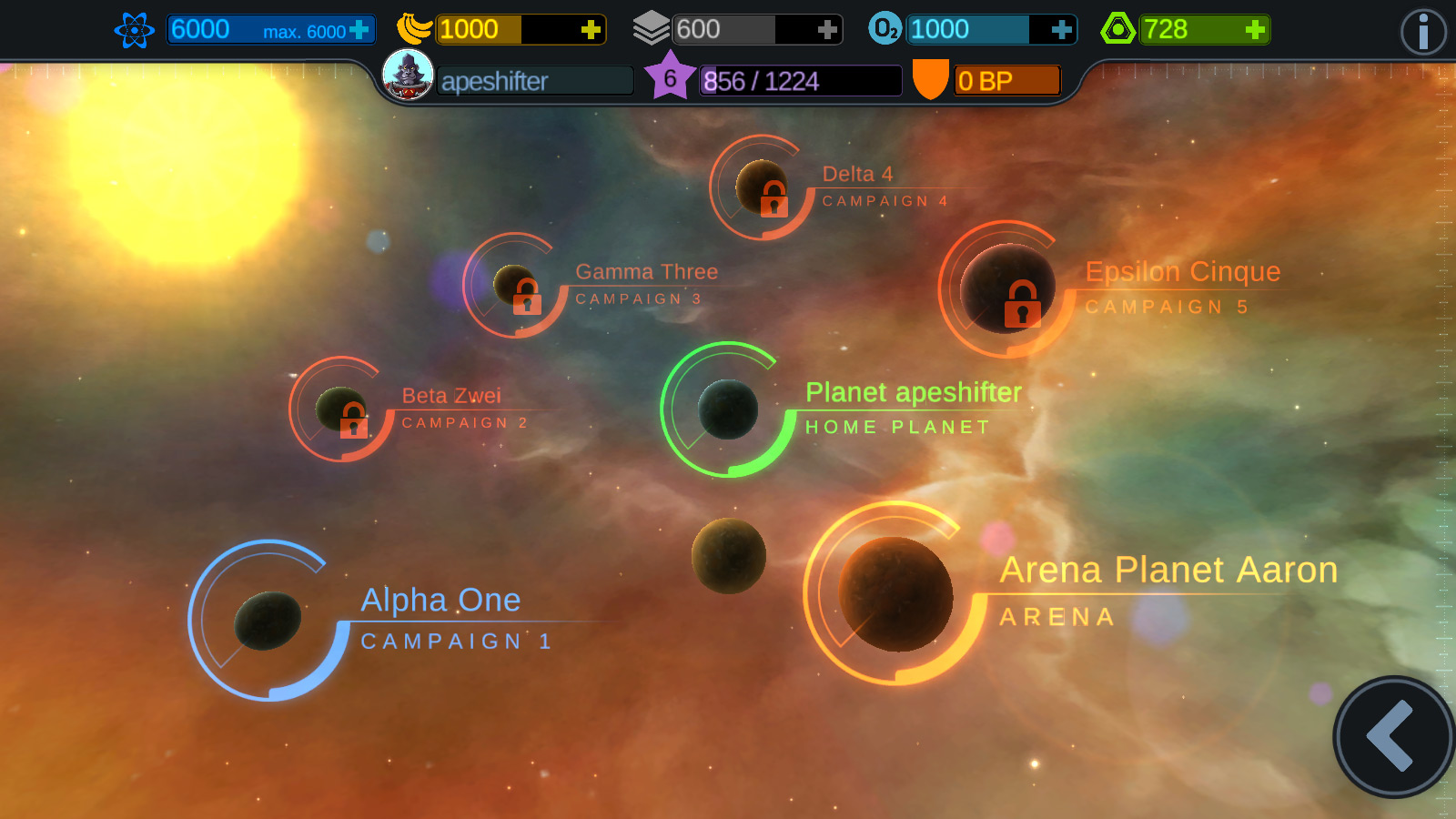Screen dimensions: 1456x819
Task: Select locked Epsilon Cinque campaign 5
Action: [1007, 288]
